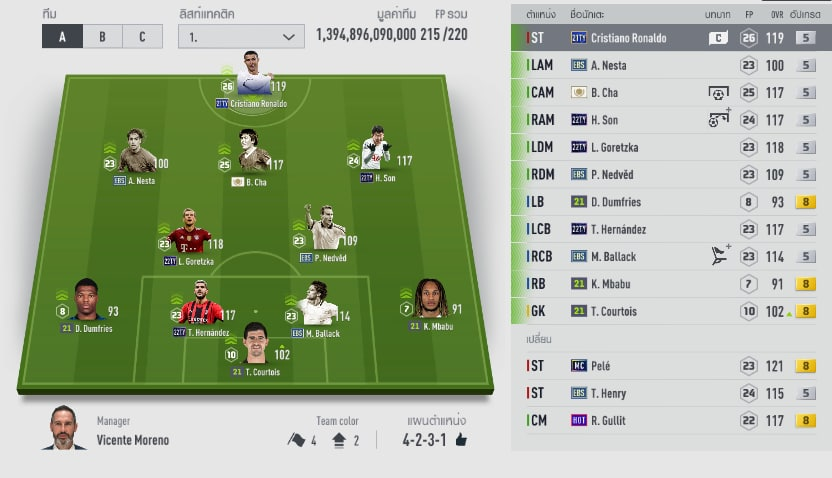
Task: Select P. Nedvěd card on the pitch
Action: pos(323,232)
